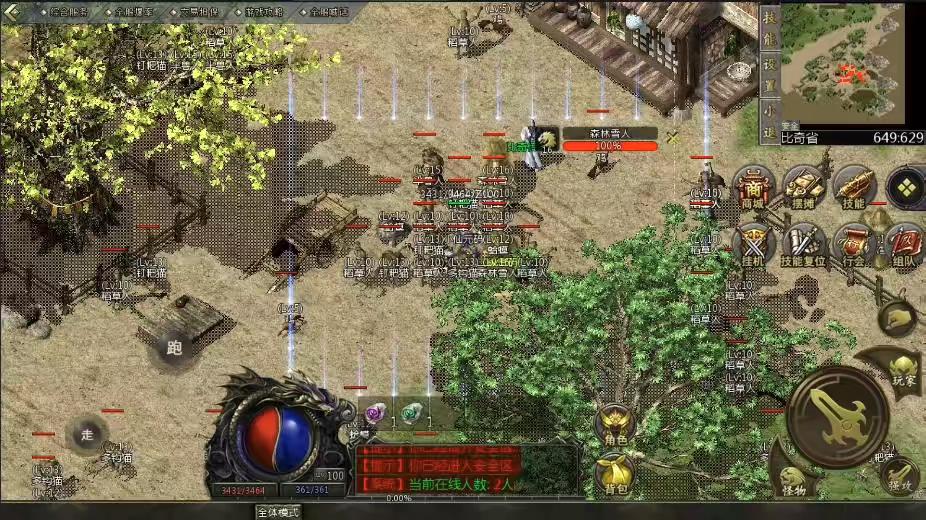926x520 pixels.
Task: Change the 全体模式 attack mode label
Action: pyautogui.click(x=278, y=511)
